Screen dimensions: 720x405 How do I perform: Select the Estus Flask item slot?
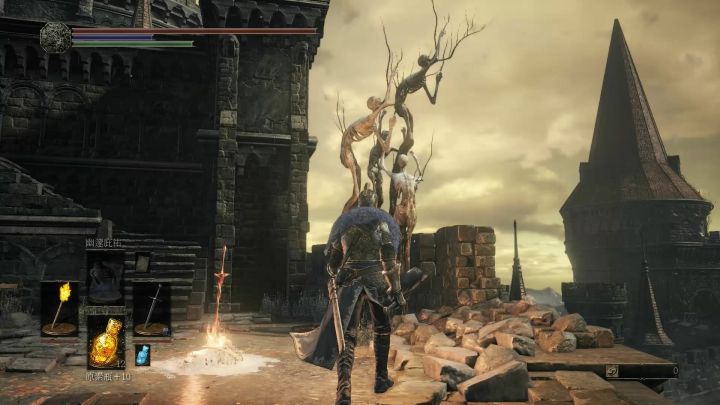105,343
